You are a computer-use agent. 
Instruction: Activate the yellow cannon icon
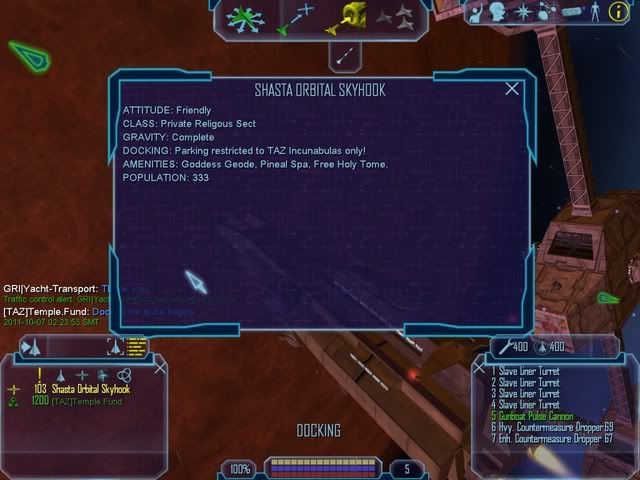click(348, 16)
